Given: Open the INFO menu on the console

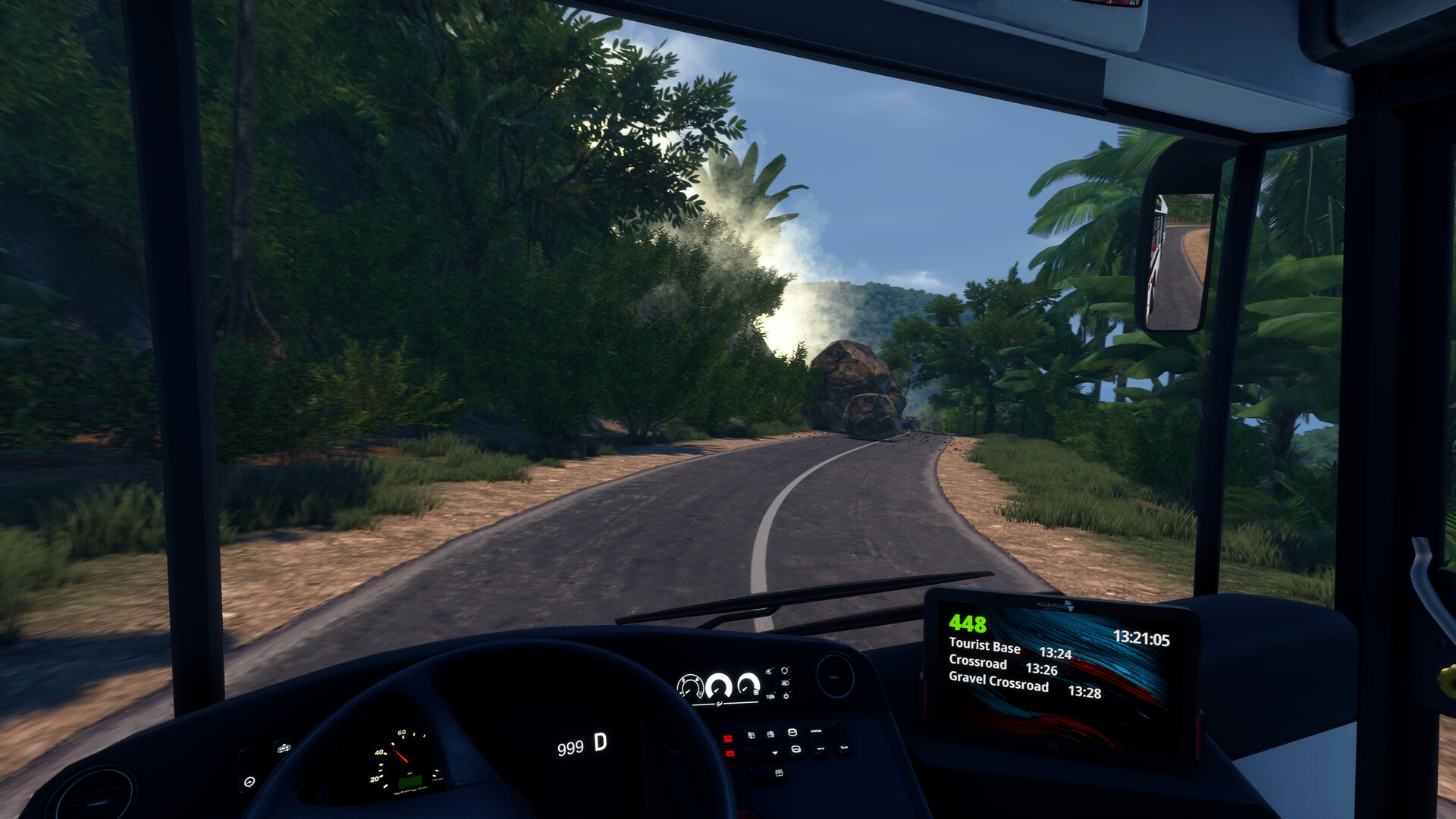Looking at the screenshot, I should [820, 748].
